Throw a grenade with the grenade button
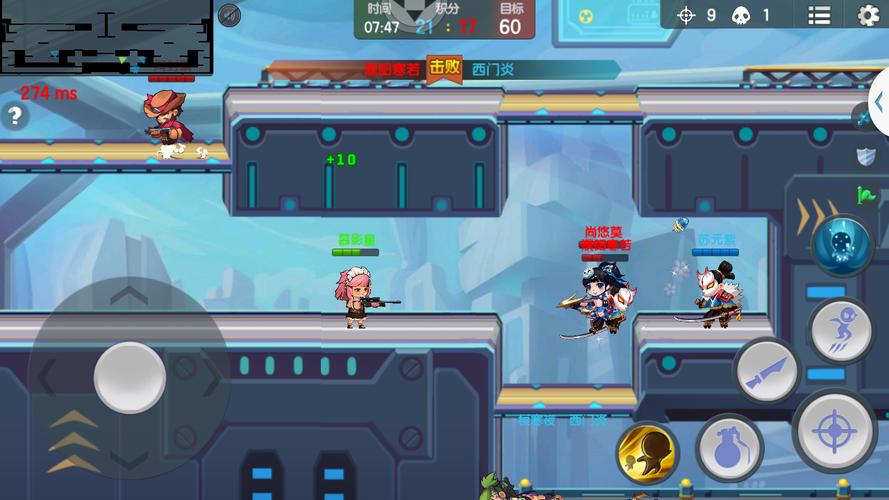 click(729, 447)
